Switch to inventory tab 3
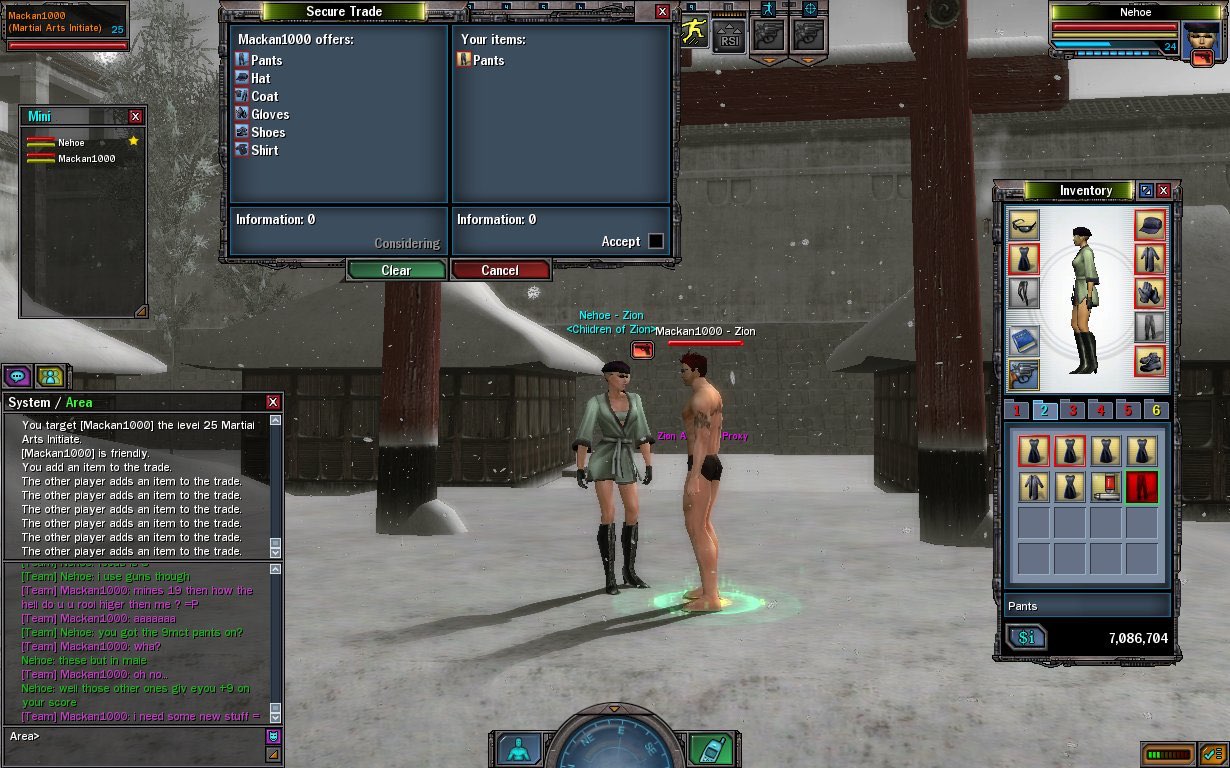 1073,410
